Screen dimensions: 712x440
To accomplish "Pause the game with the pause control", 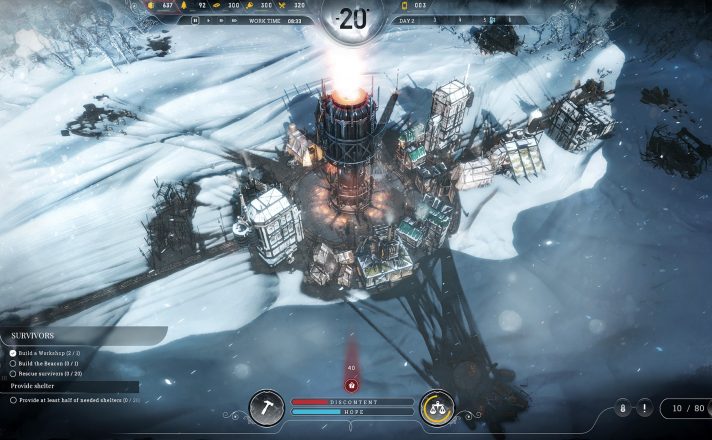I will coord(193,20).
